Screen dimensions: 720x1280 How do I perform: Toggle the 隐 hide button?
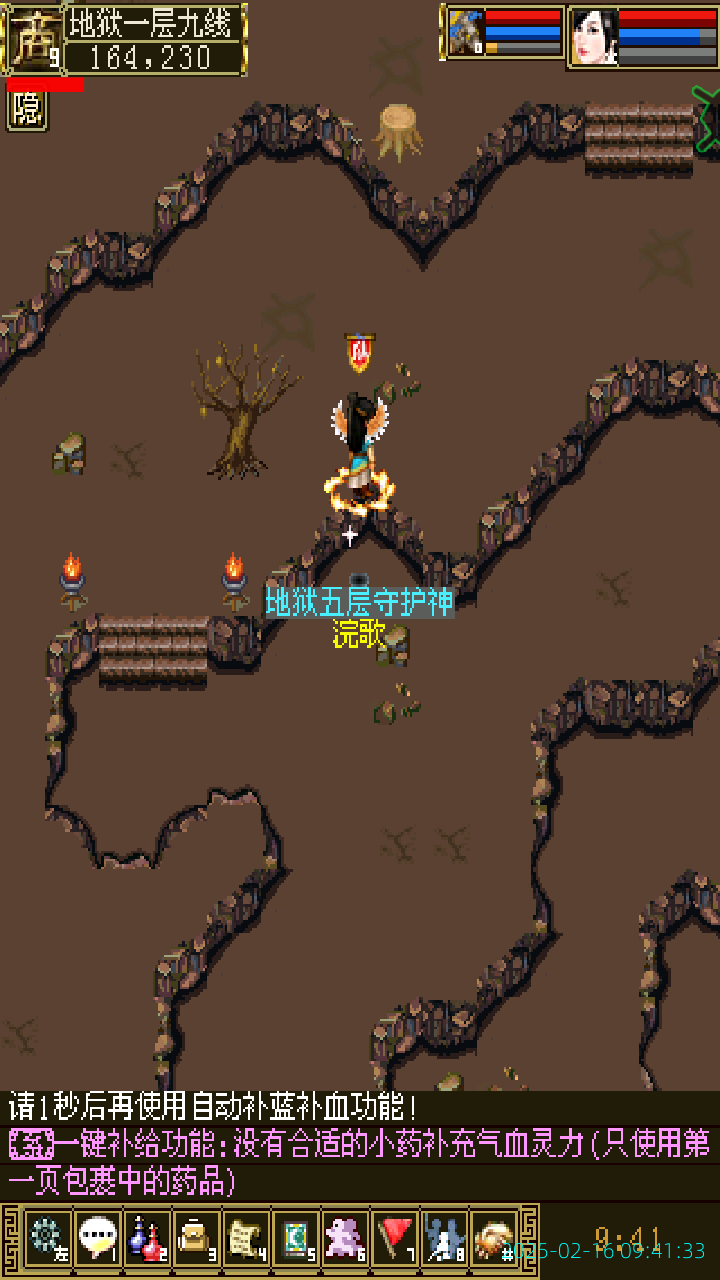28,110
